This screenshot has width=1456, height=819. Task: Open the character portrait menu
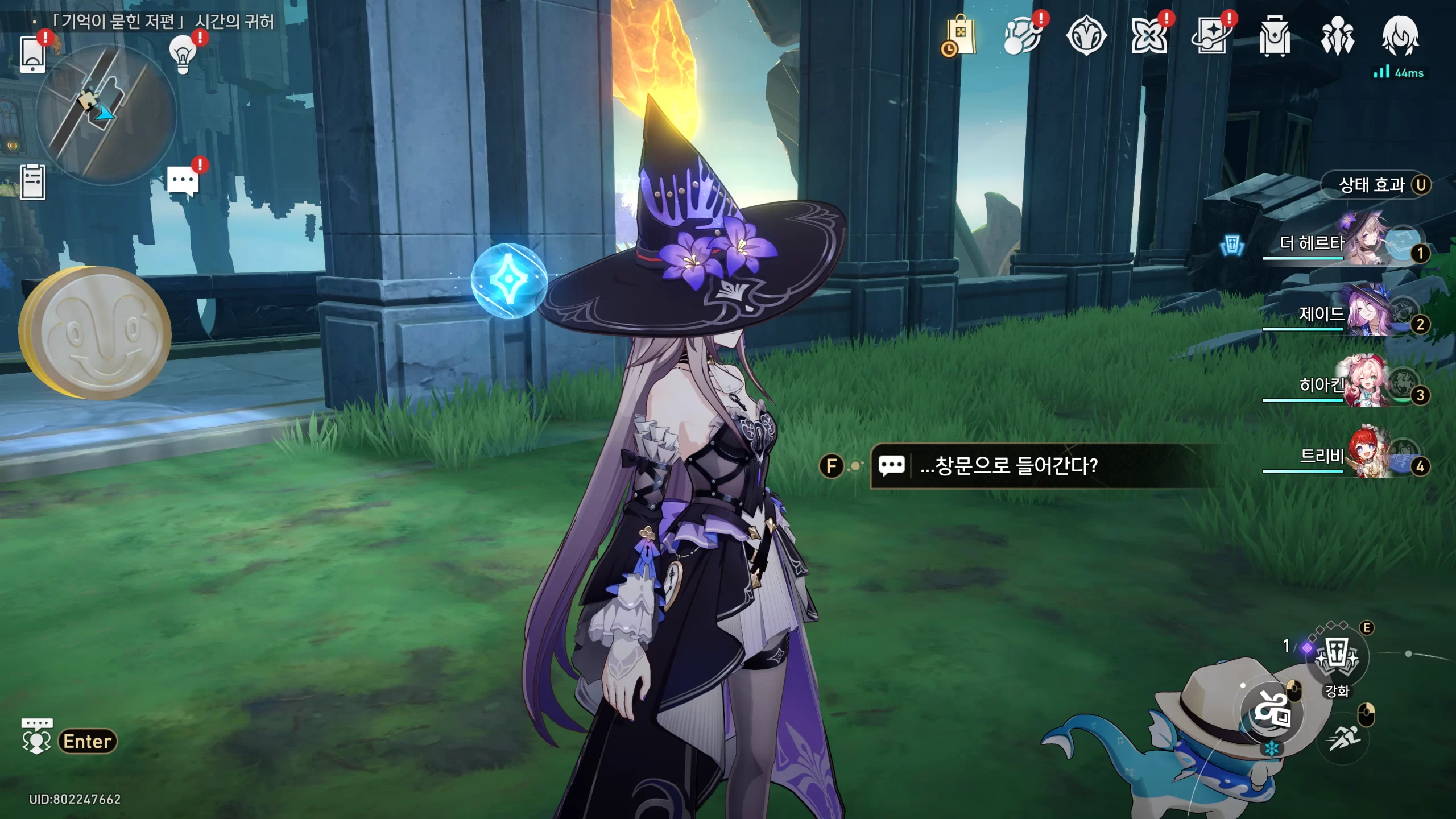click(x=1400, y=36)
